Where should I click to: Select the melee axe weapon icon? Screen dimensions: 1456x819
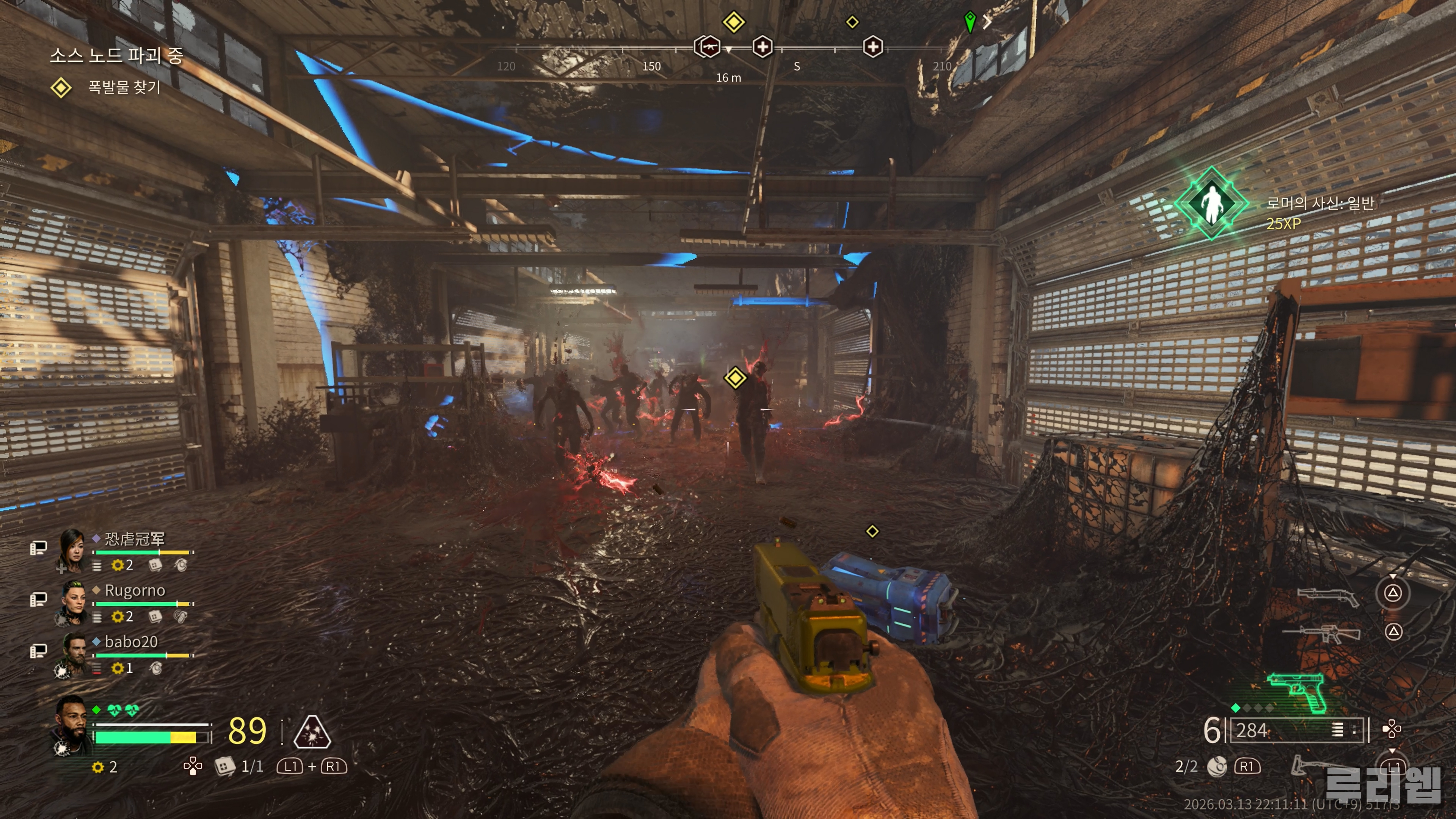click(x=1305, y=766)
